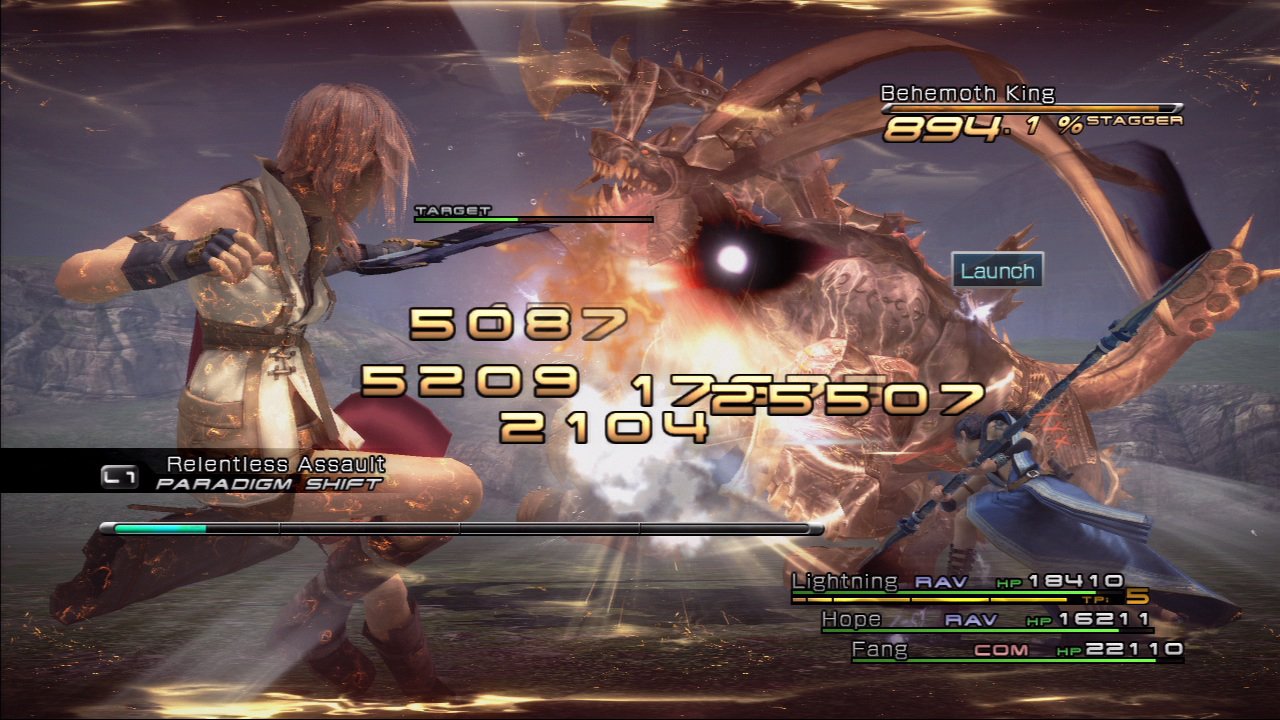Viewport: 1280px width, 720px height.
Task: Open the Relentless Assault Paradigm Shift banner
Action: (x=272, y=472)
